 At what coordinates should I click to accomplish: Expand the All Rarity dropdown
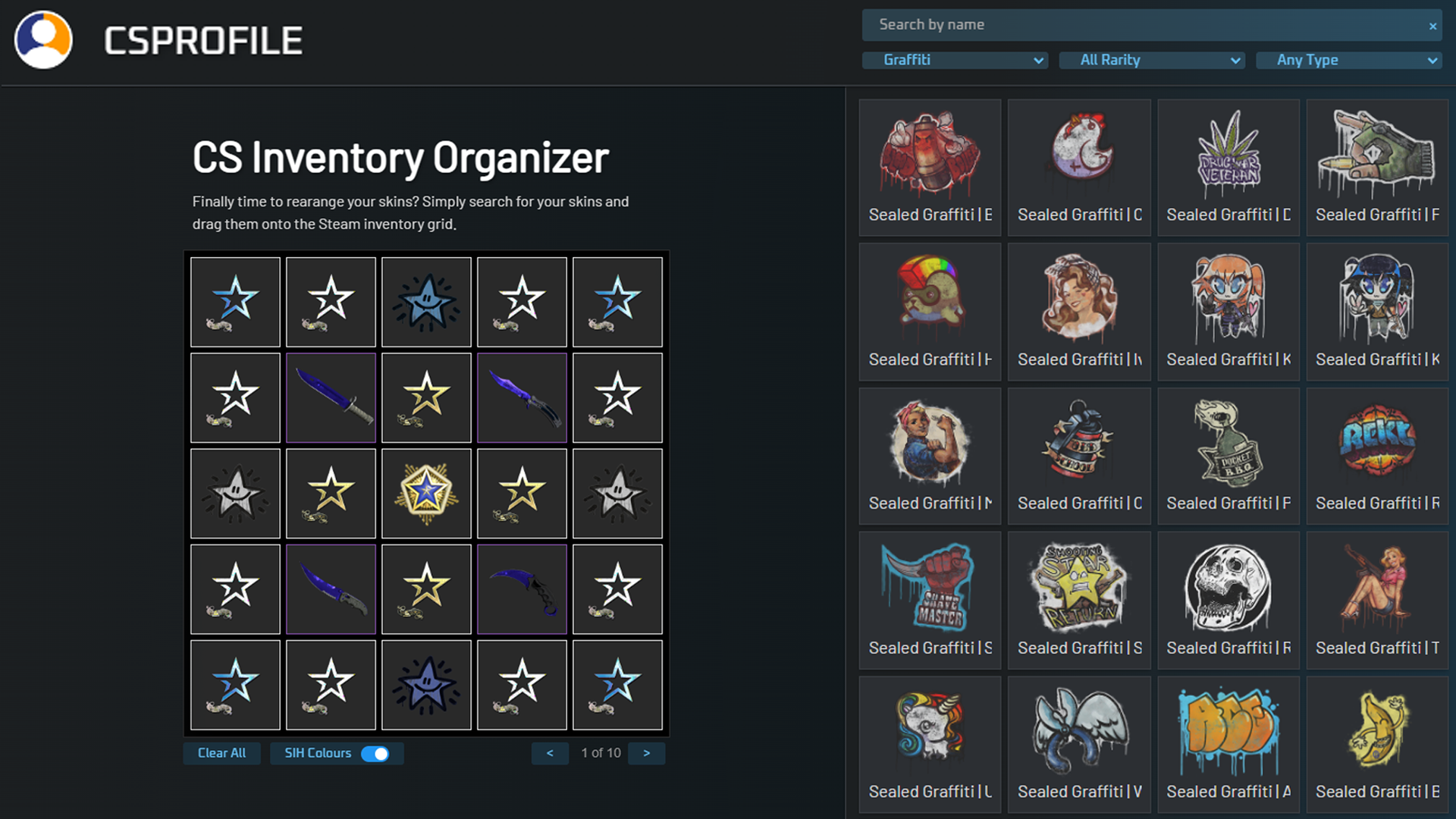1151,60
